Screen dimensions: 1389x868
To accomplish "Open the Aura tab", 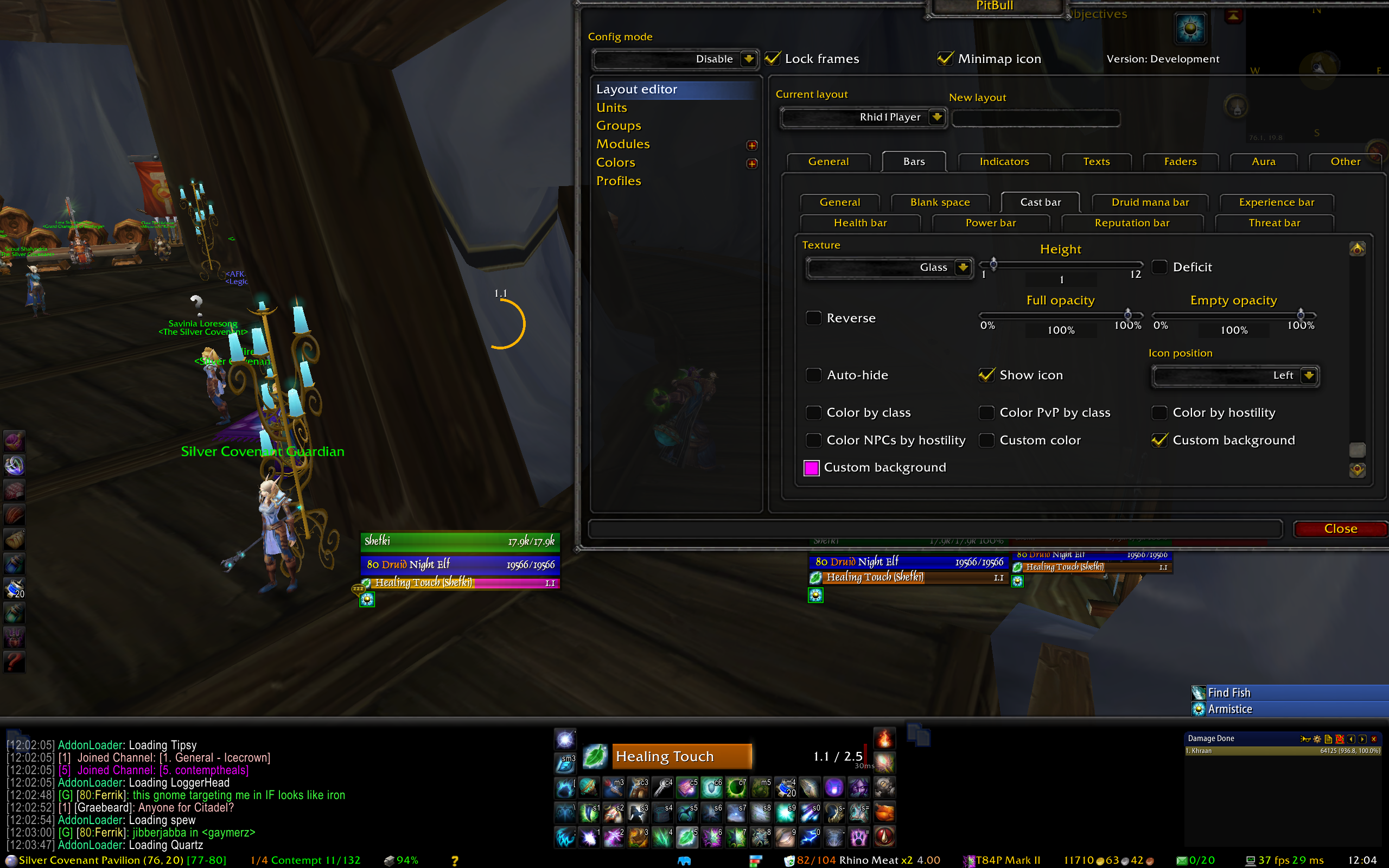I will click(x=1263, y=162).
